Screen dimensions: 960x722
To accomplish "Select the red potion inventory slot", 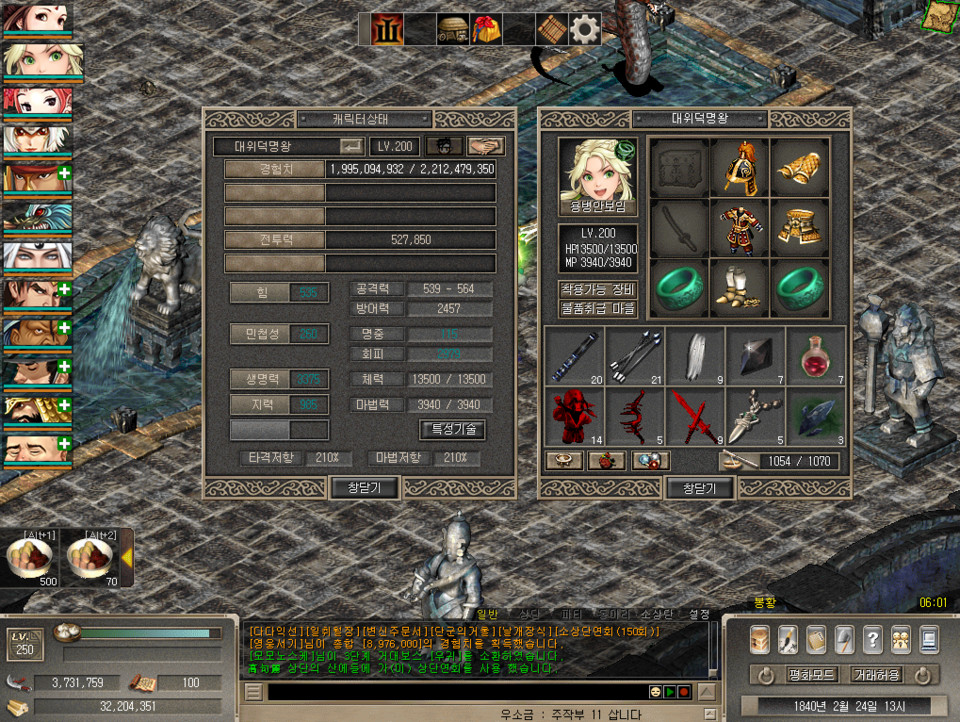I will tap(815, 355).
